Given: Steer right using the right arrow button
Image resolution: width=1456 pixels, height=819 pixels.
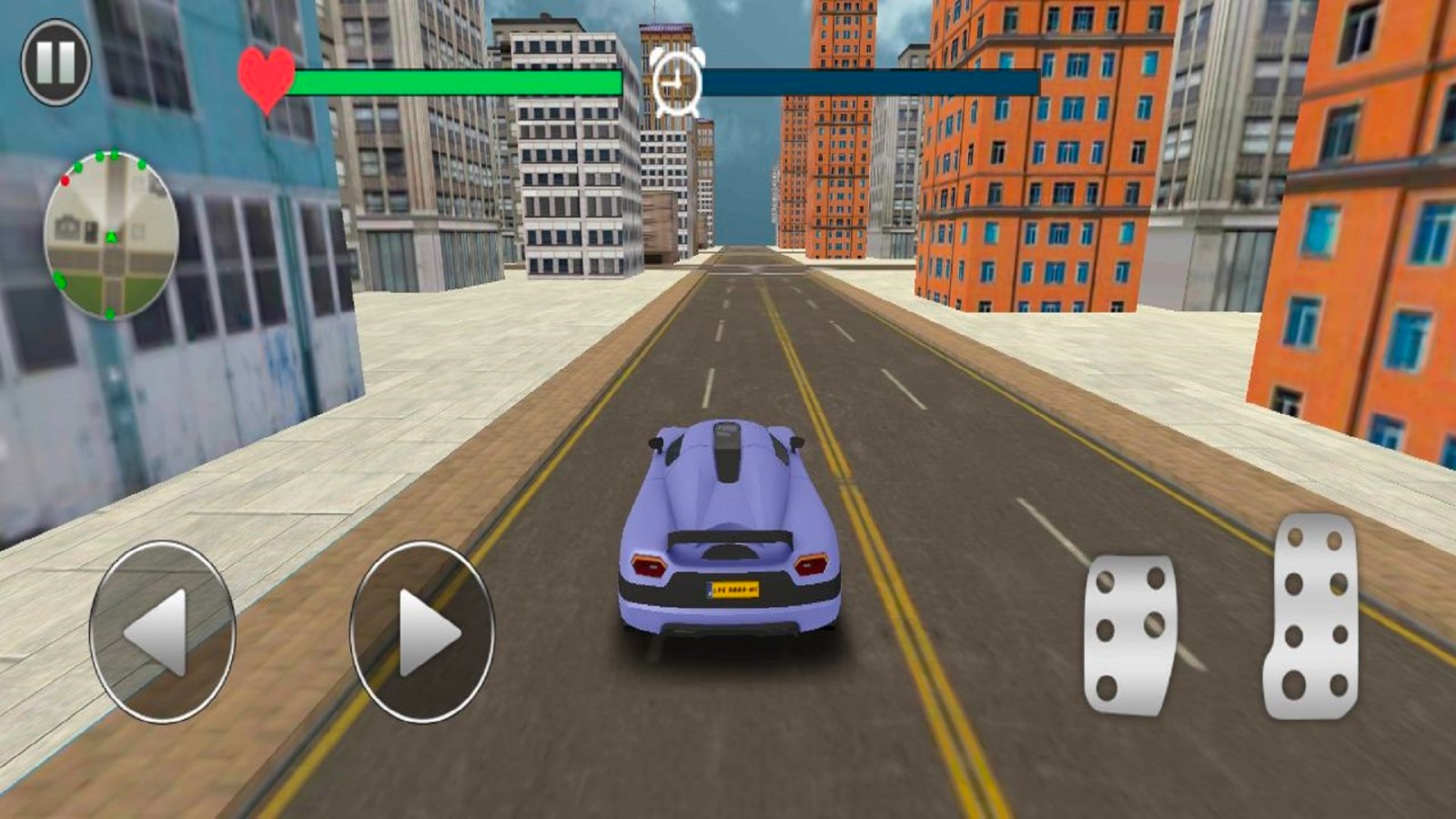Looking at the screenshot, I should click(x=422, y=632).
